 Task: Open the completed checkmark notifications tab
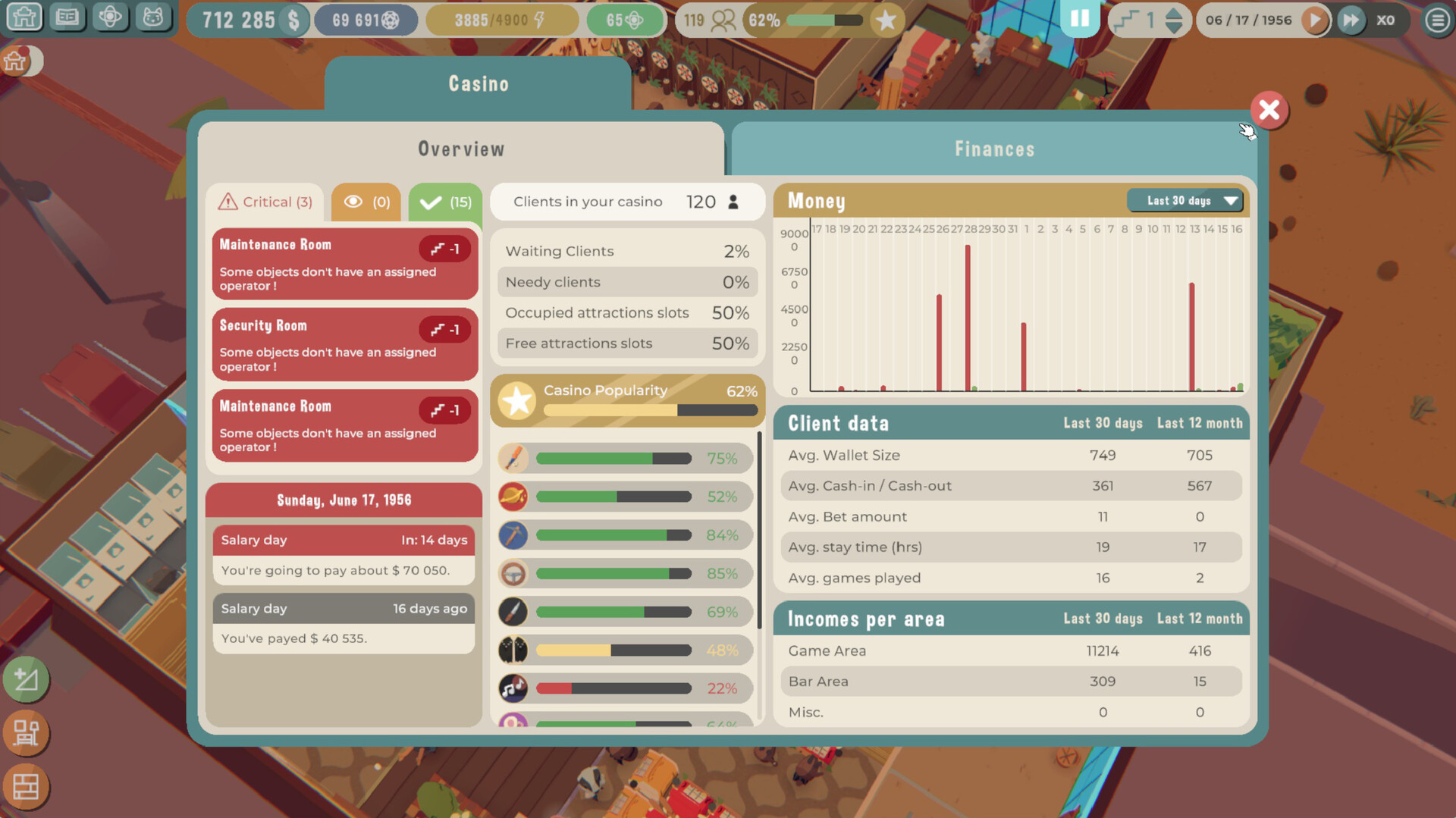pos(444,201)
